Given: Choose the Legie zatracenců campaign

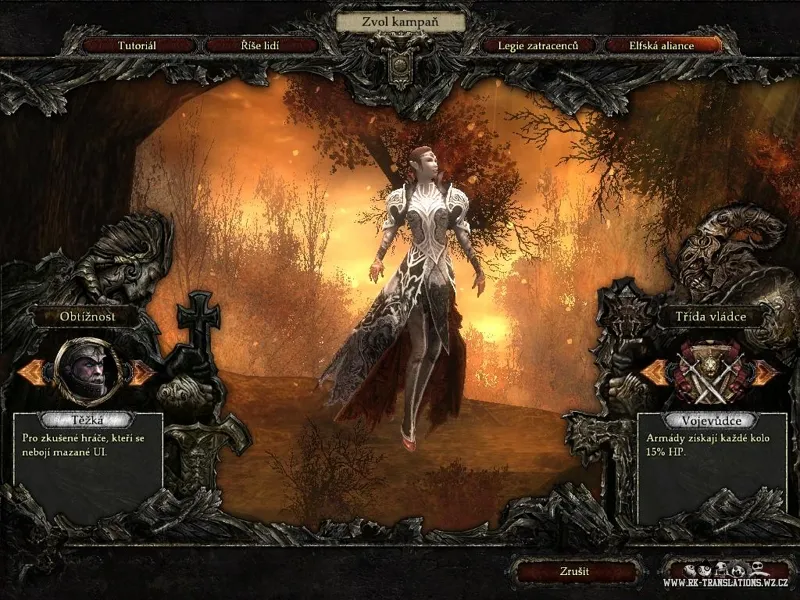Looking at the screenshot, I should [539, 45].
